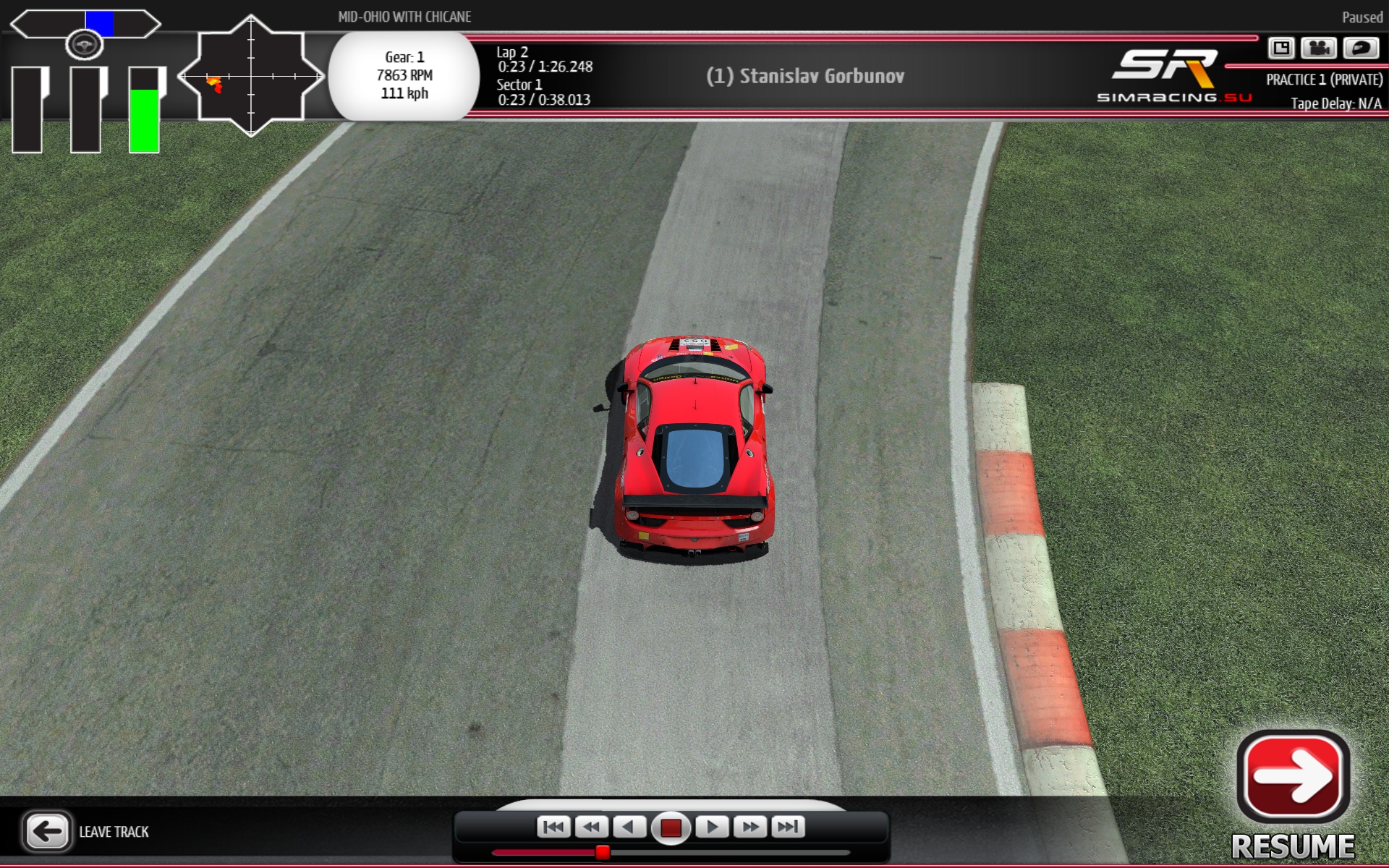
Task: Toggle the window layout icon button
Action: click(x=1280, y=48)
